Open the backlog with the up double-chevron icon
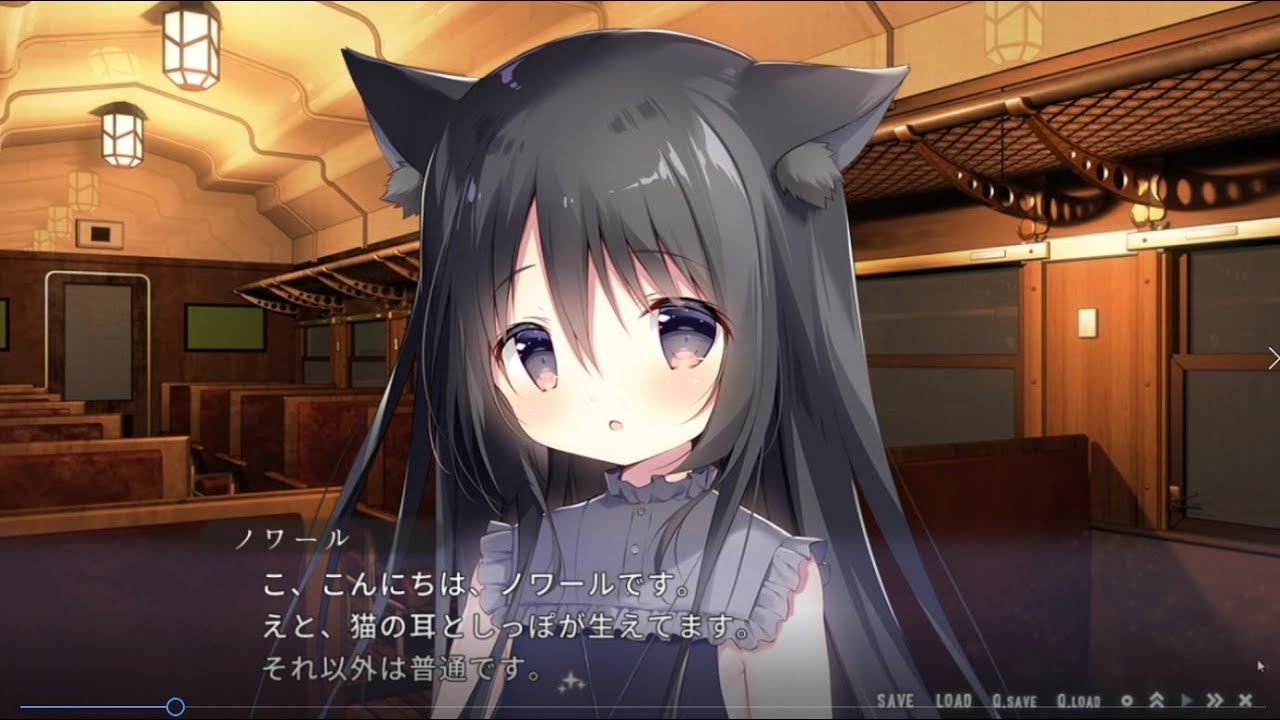 (x=1155, y=700)
